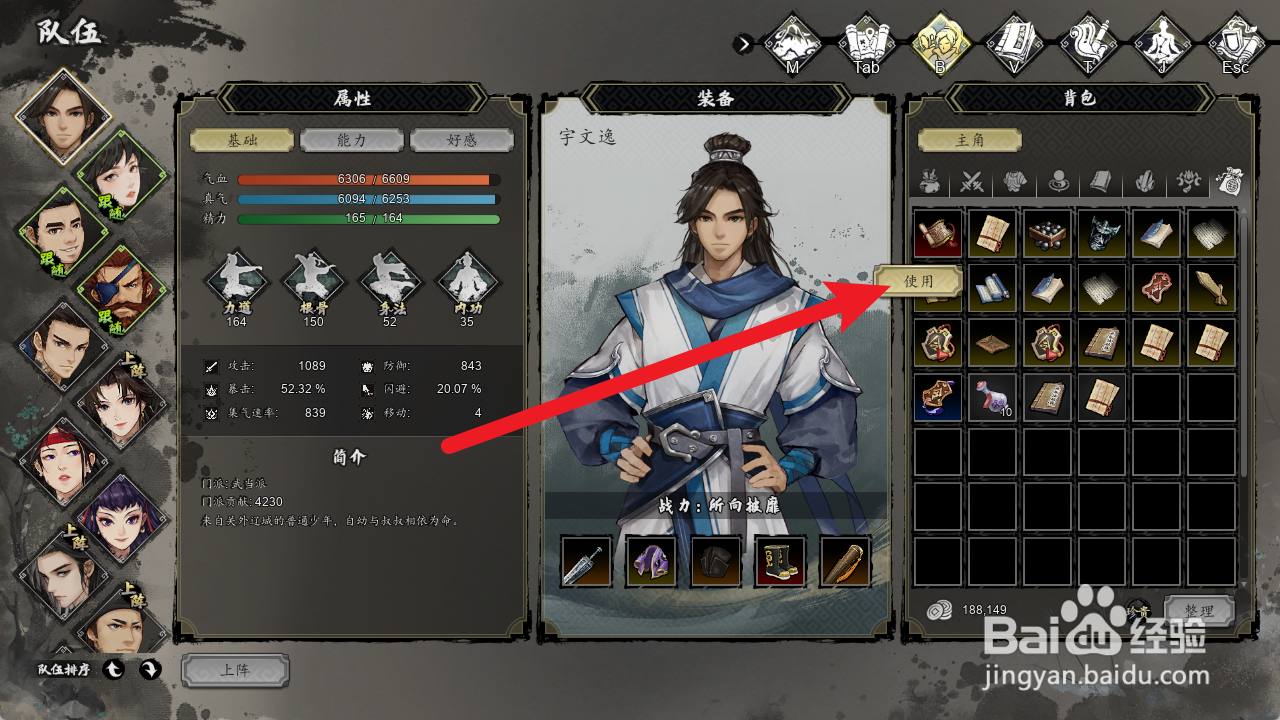Open the cultivation icon labeled J

click(x=1162, y=45)
